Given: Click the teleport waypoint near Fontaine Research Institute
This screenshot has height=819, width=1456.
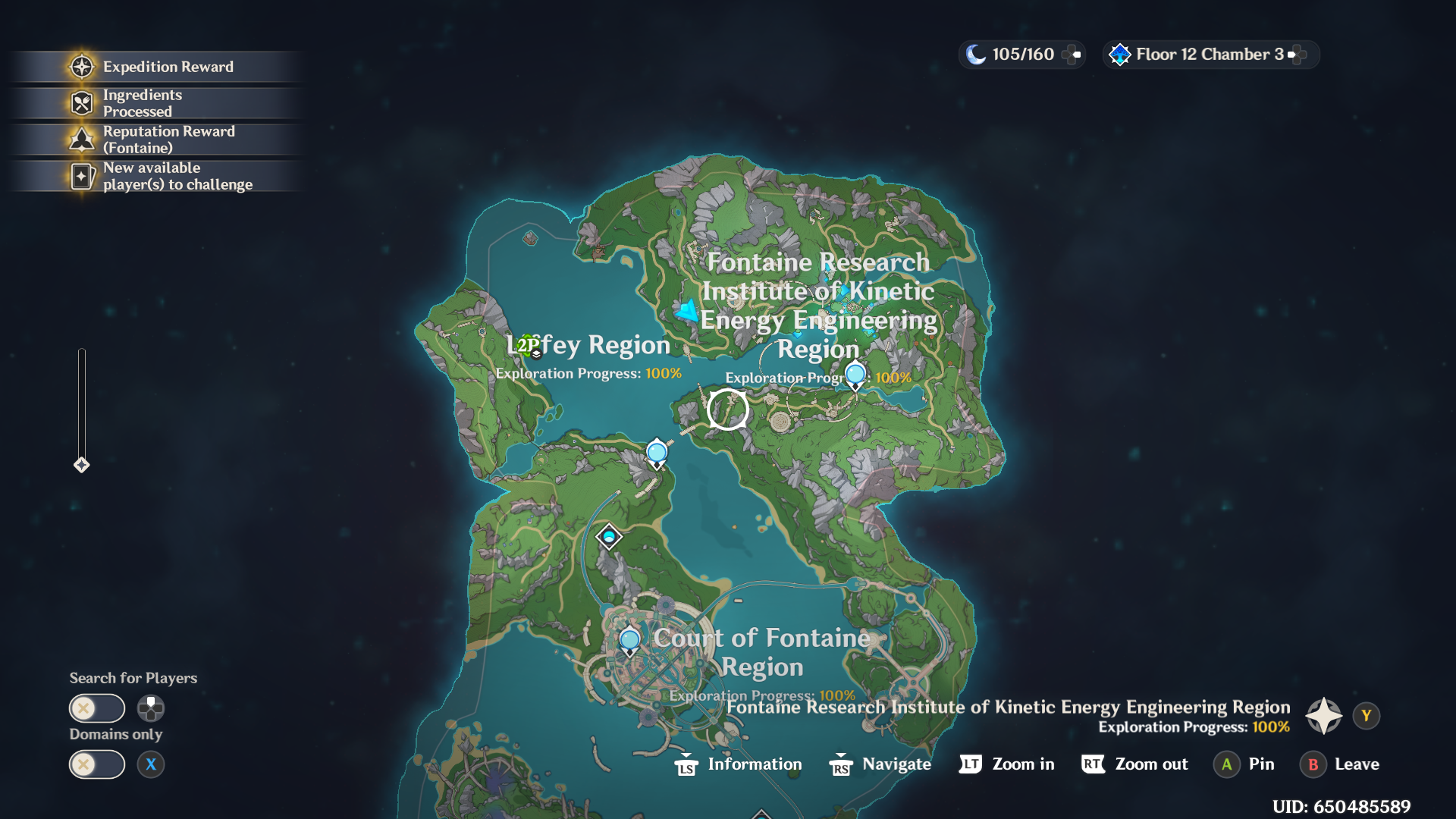Looking at the screenshot, I should coord(855,374).
